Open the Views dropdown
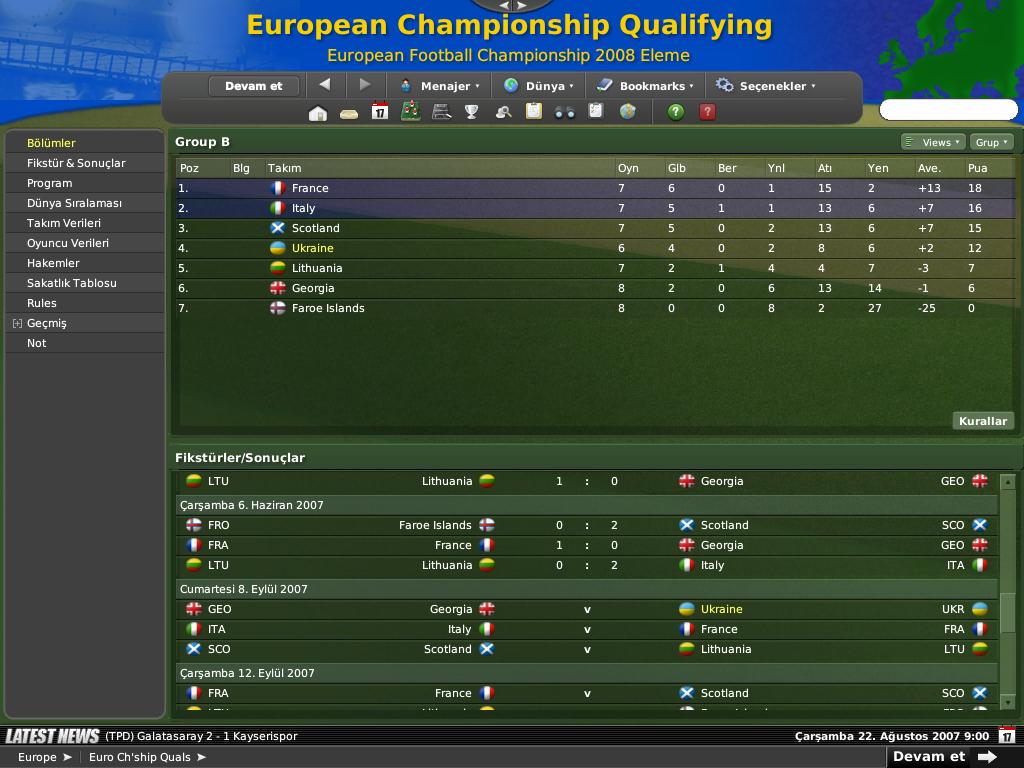Viewport: 1024px width, 768px height. [934, 142]
